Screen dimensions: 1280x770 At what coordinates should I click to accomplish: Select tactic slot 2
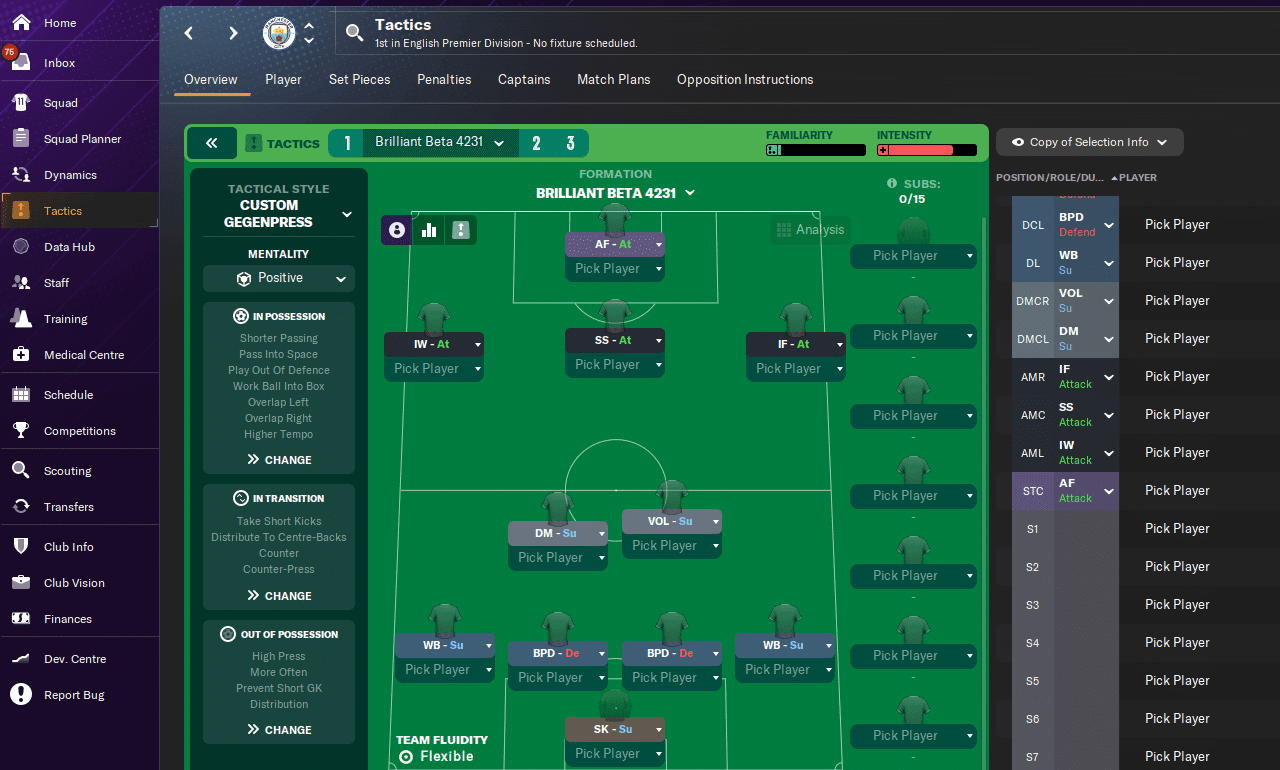tap(536, 143)
